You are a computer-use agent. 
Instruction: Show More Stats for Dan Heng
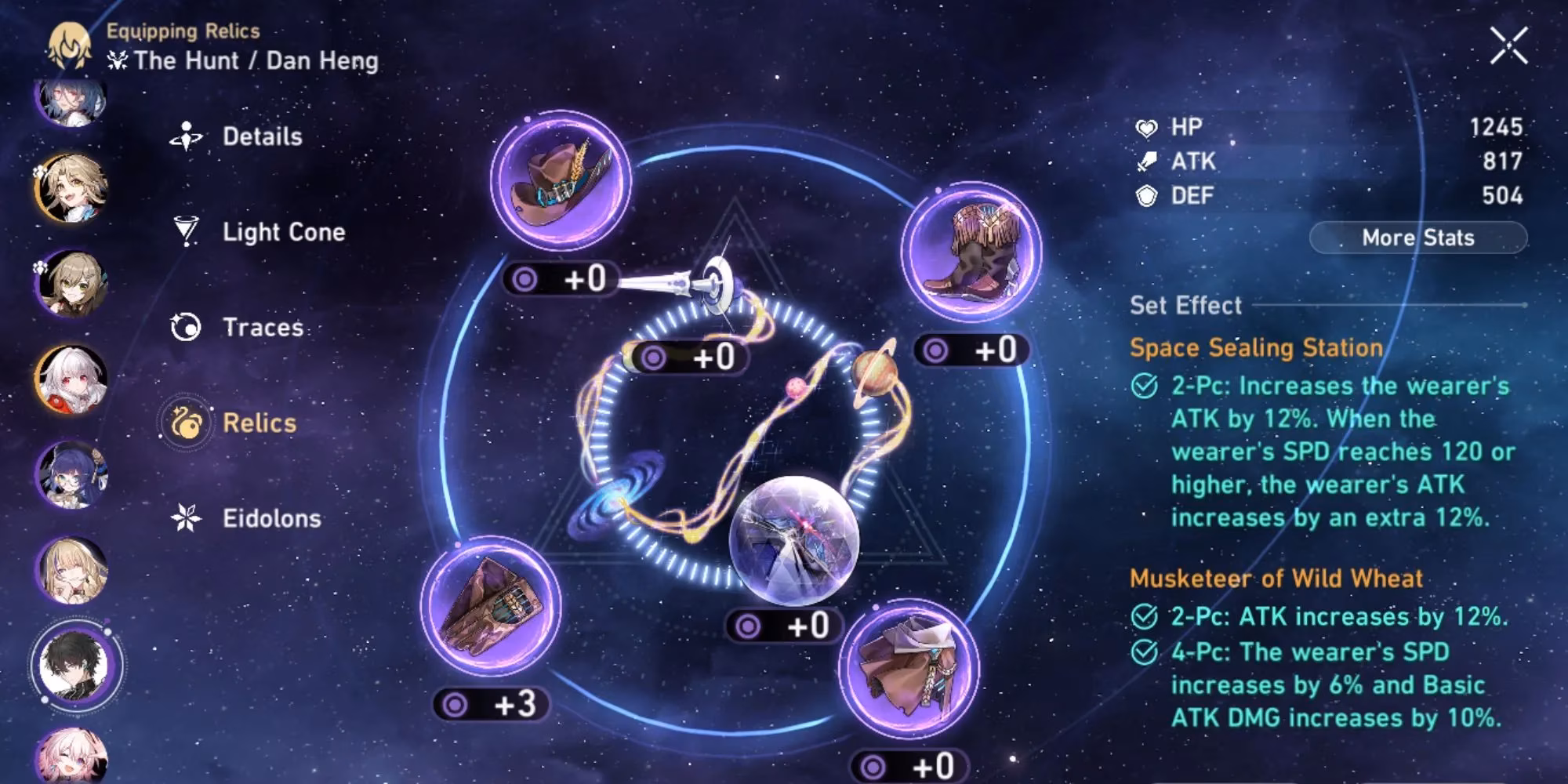pyautogui.click(x=1417, y=238)
